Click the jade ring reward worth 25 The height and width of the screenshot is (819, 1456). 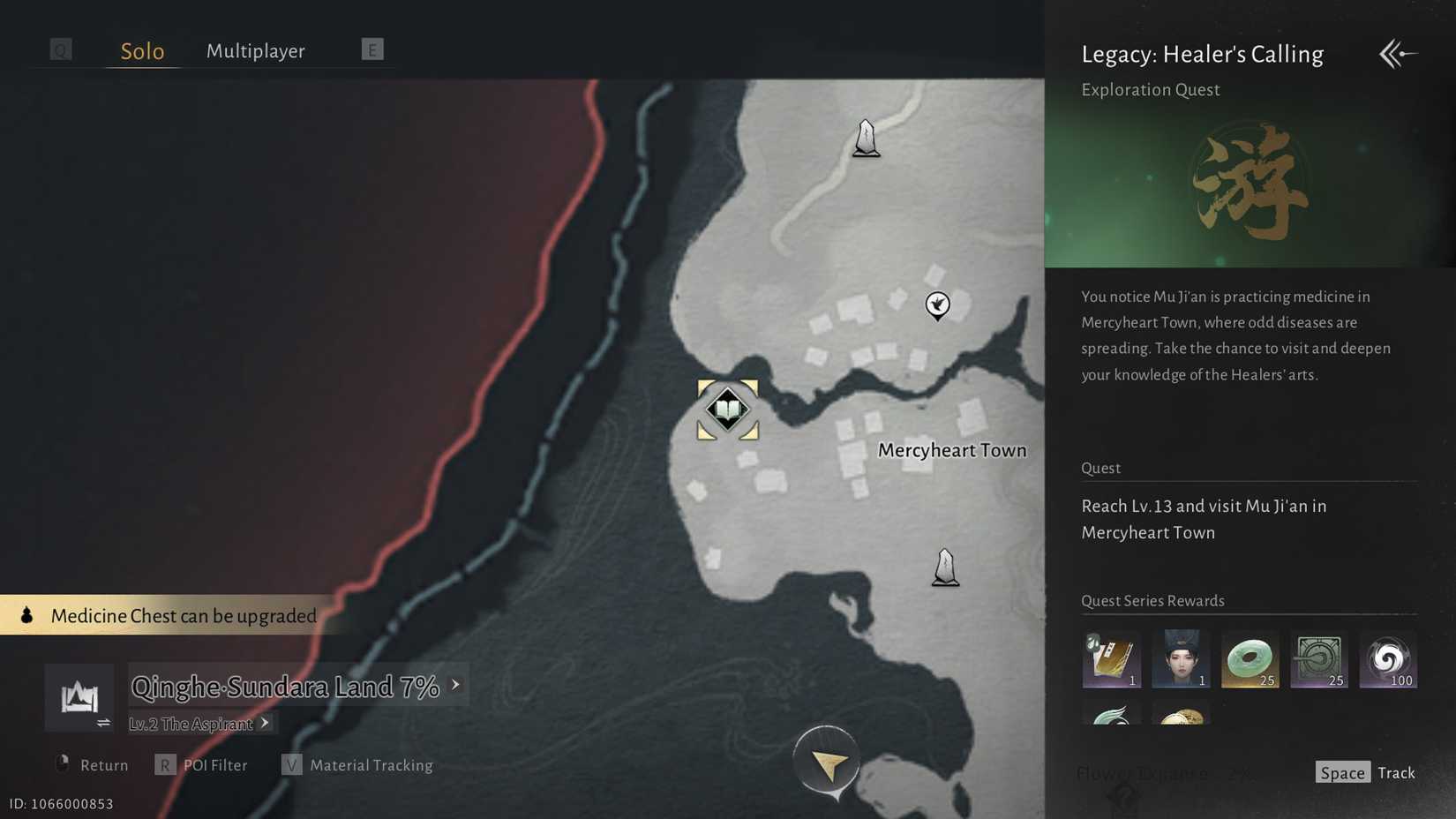point(1250,657)
